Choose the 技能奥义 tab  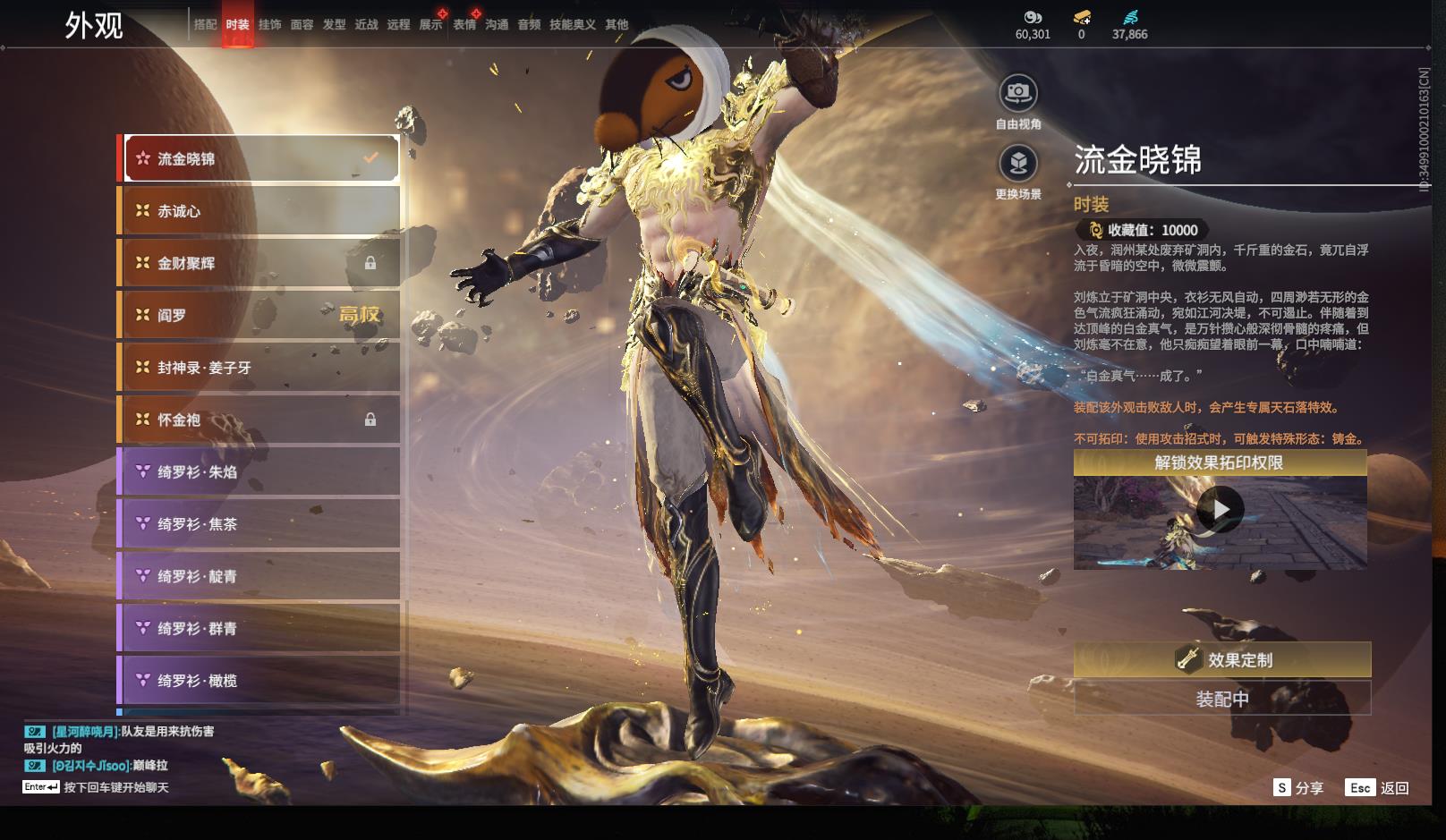[572, 25]
